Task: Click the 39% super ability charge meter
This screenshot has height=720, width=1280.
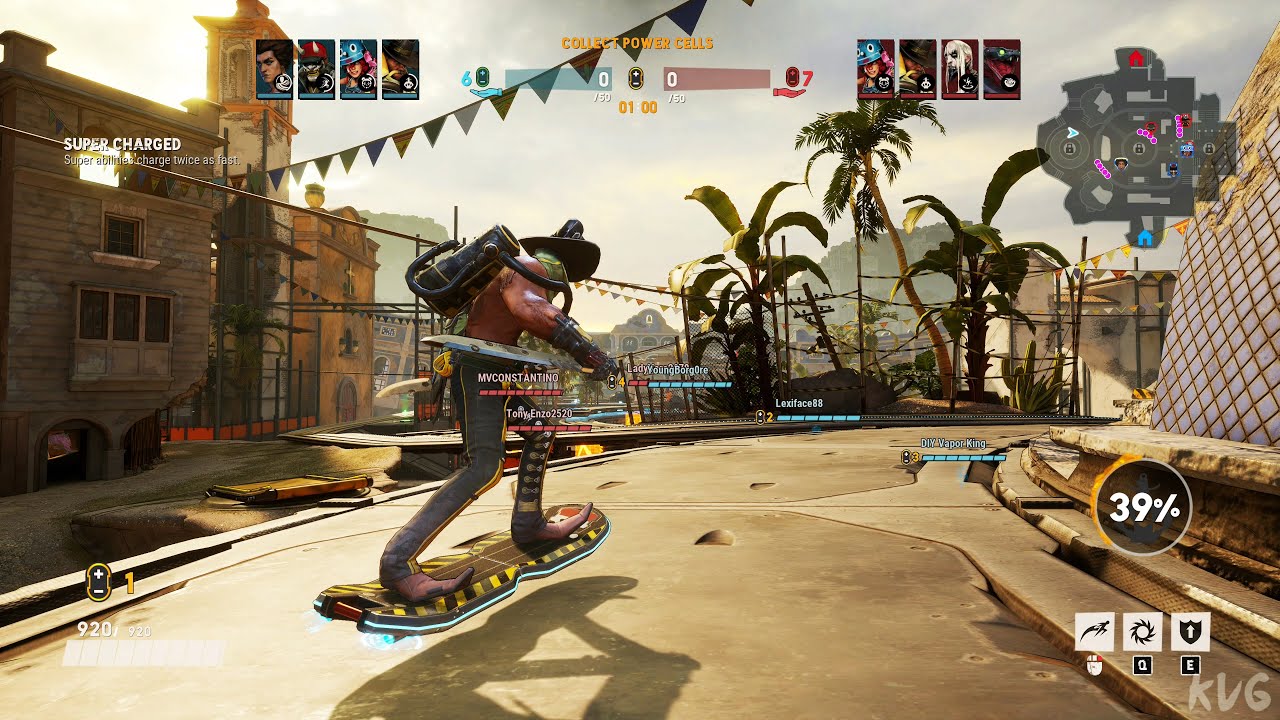Action: (1143, 508)
